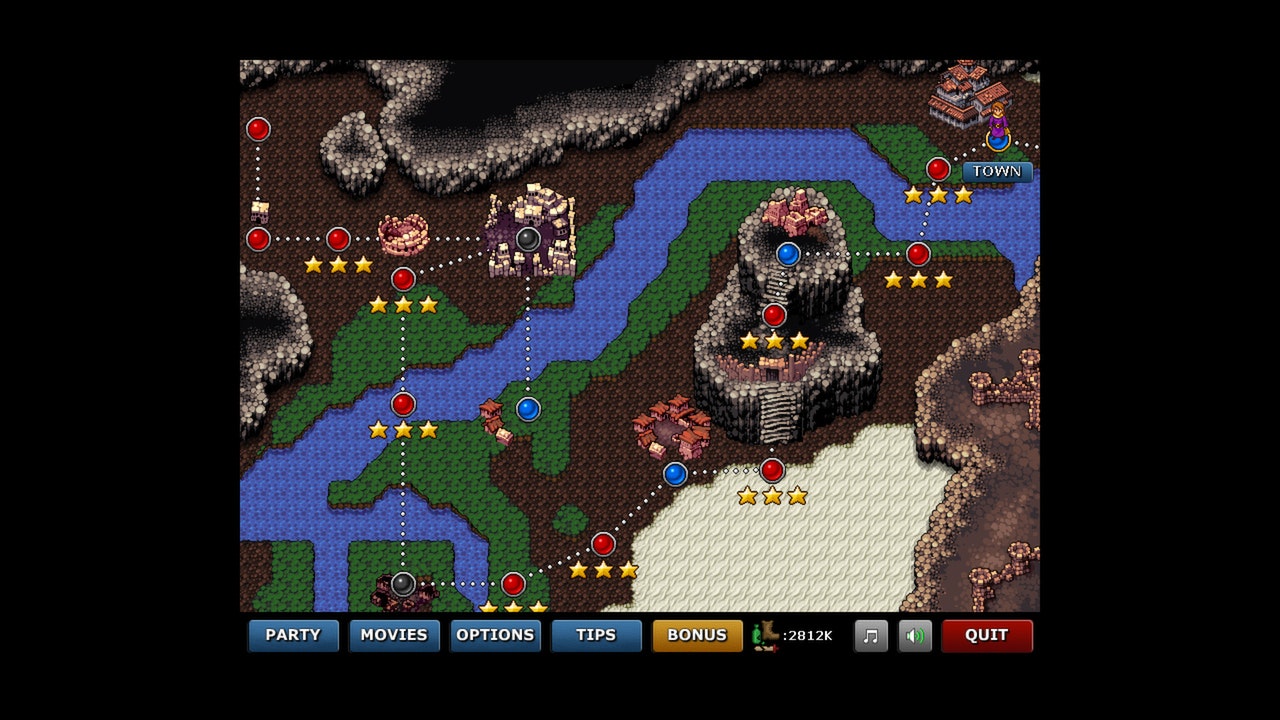
Task: Choose the red node at the tower stairs' base
Action: click(x=772, y=470)
